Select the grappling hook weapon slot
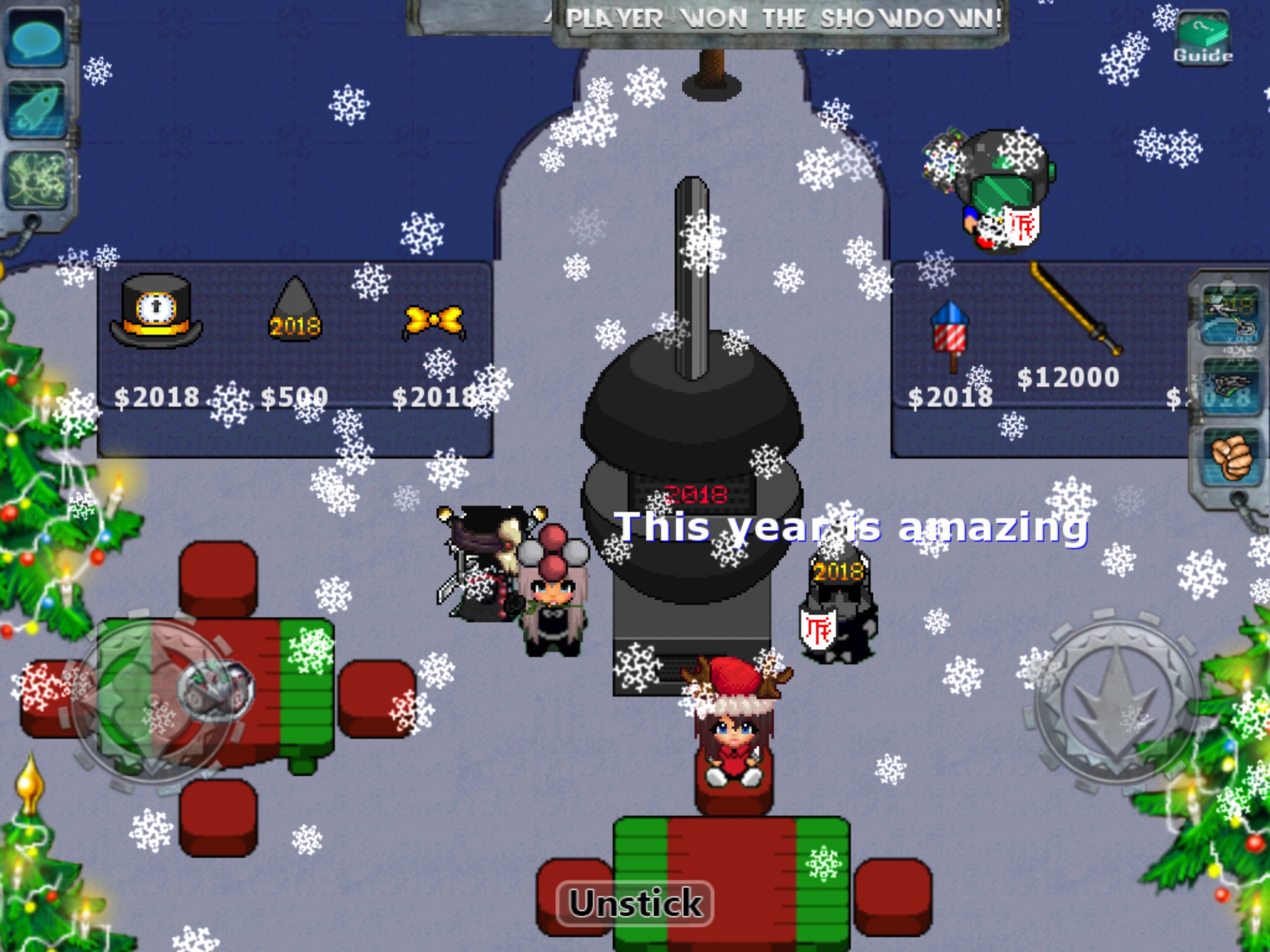 click(1230, 315)
